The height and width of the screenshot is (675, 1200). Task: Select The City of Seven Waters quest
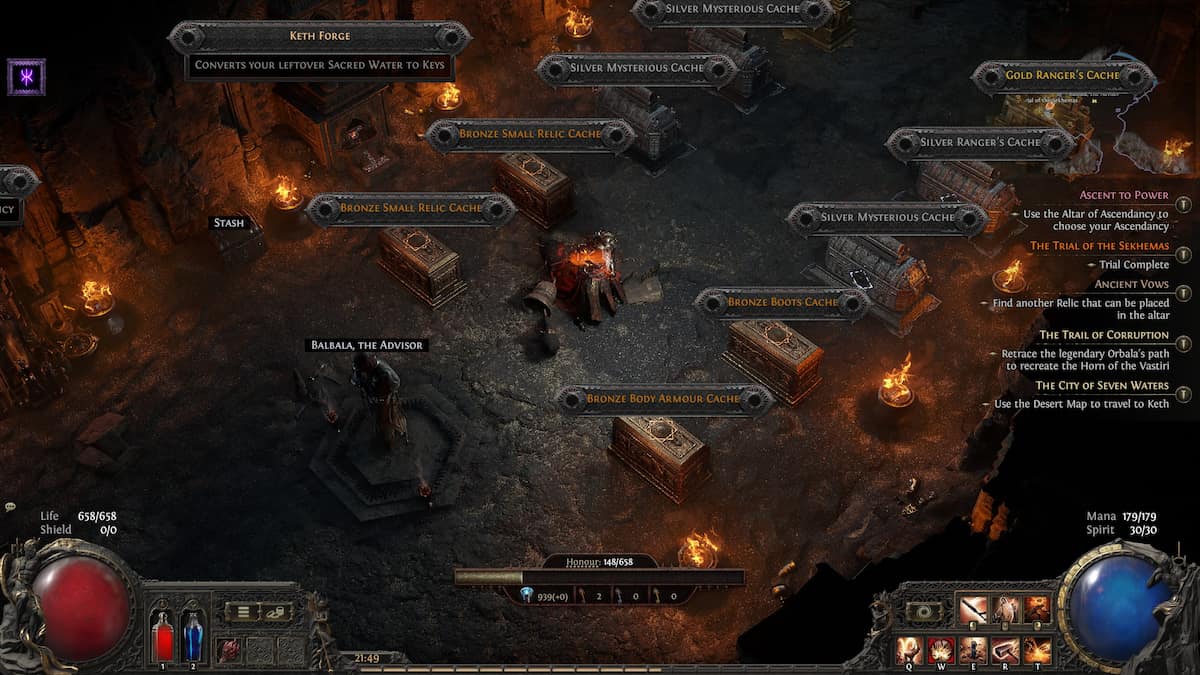(x=1101, y=385)
